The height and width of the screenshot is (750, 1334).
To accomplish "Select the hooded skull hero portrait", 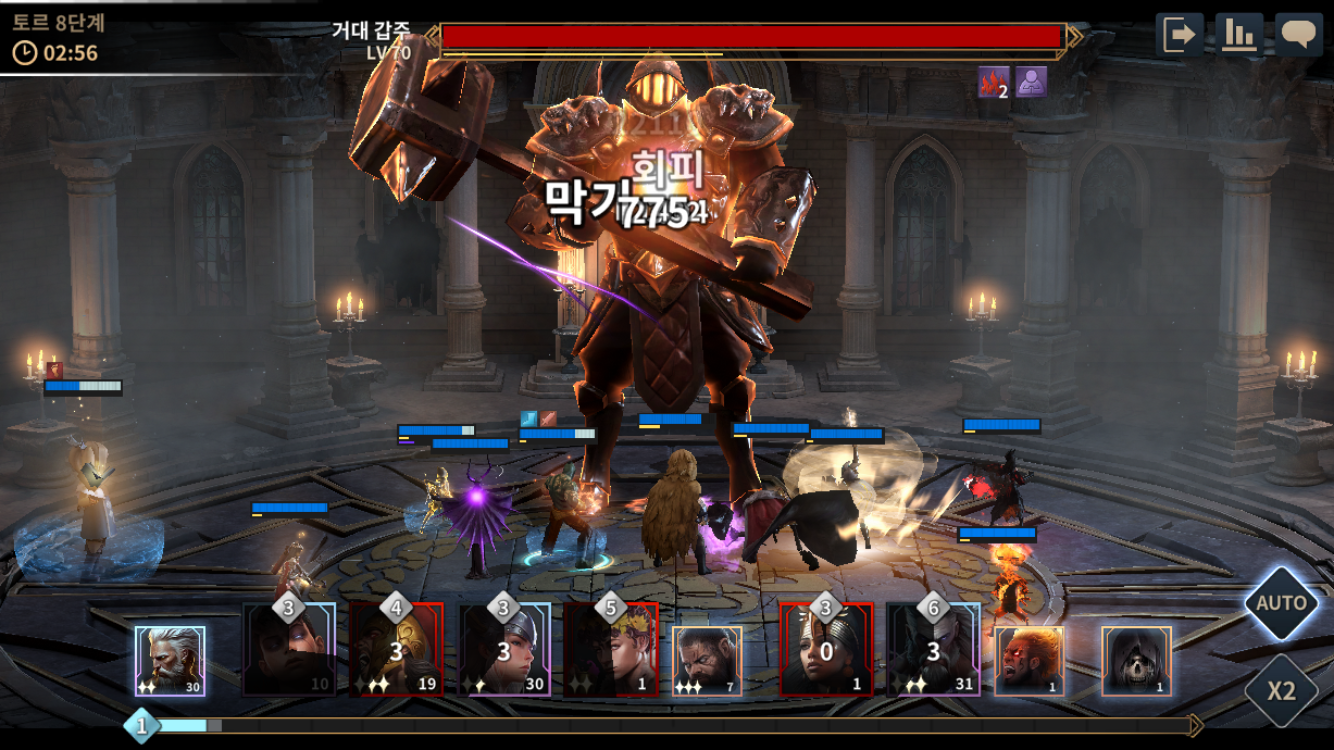I will point(1136,661).
